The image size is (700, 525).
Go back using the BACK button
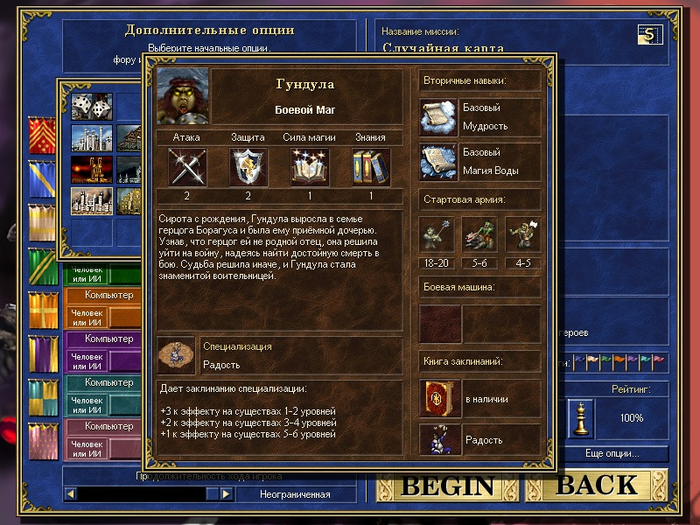click(597, 486)
